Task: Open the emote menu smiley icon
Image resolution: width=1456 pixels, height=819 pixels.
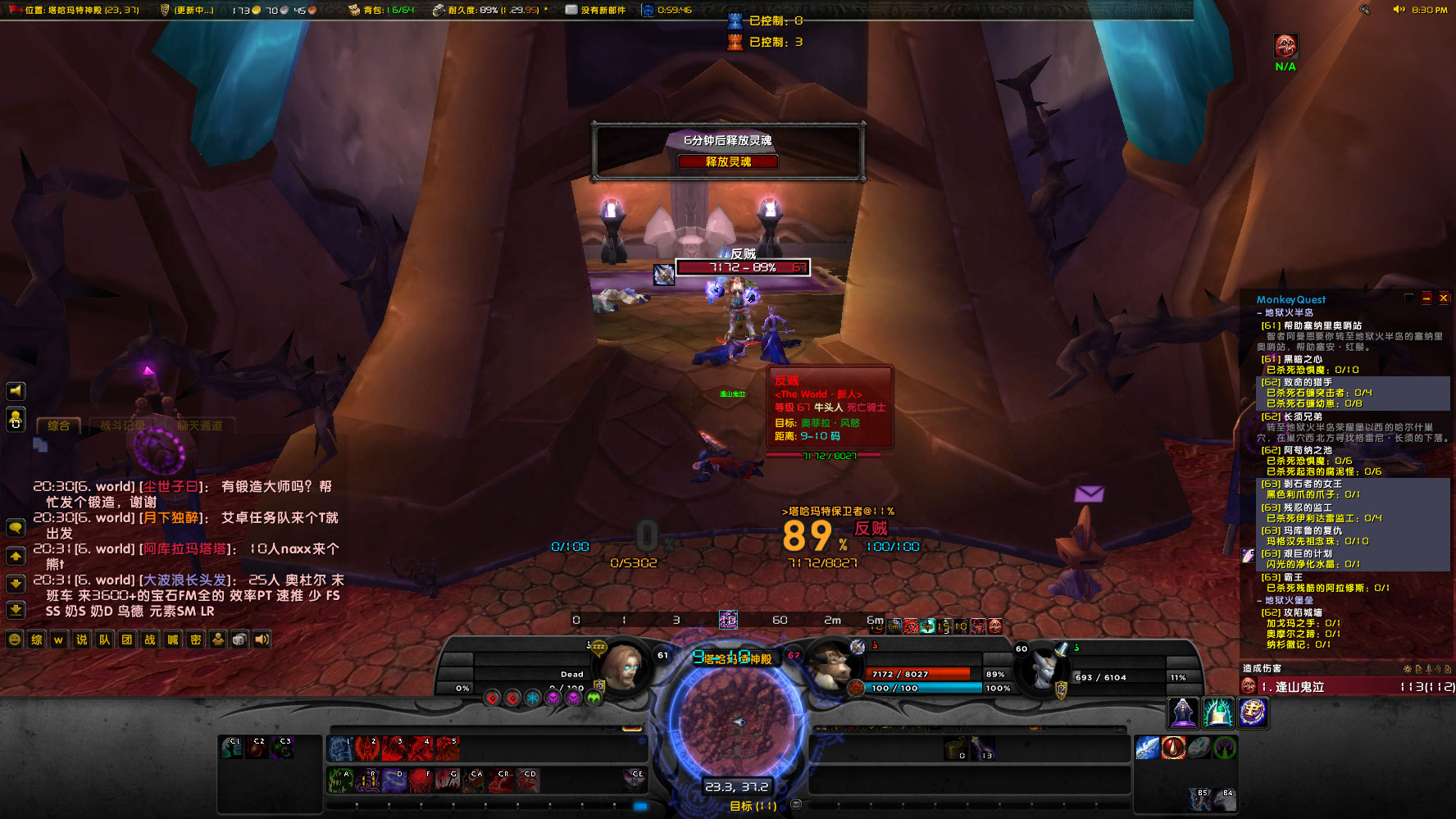Action: (x=12, y=639)
